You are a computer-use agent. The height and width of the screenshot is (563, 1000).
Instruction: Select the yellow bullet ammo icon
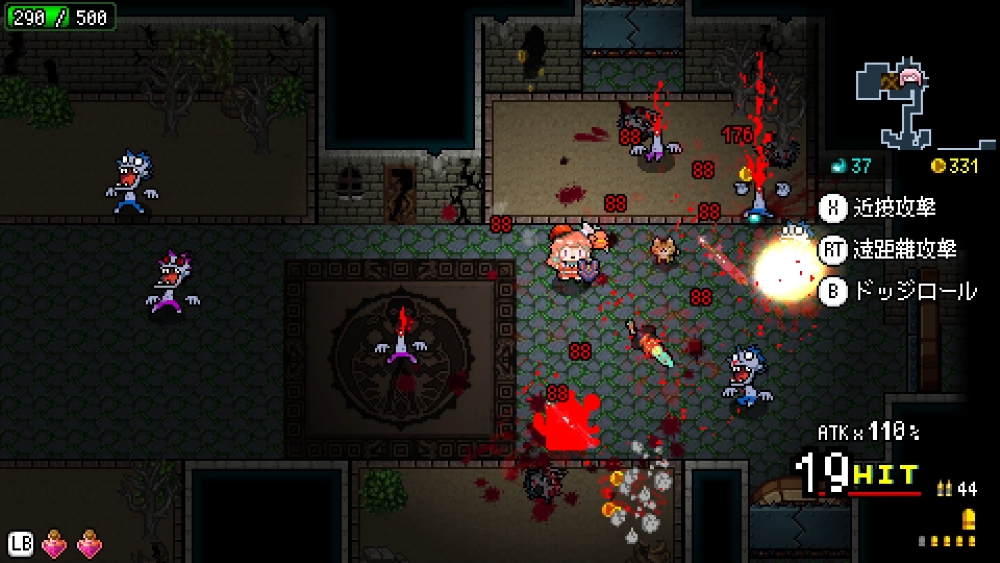pyautogui.click(x=967, y=520)
